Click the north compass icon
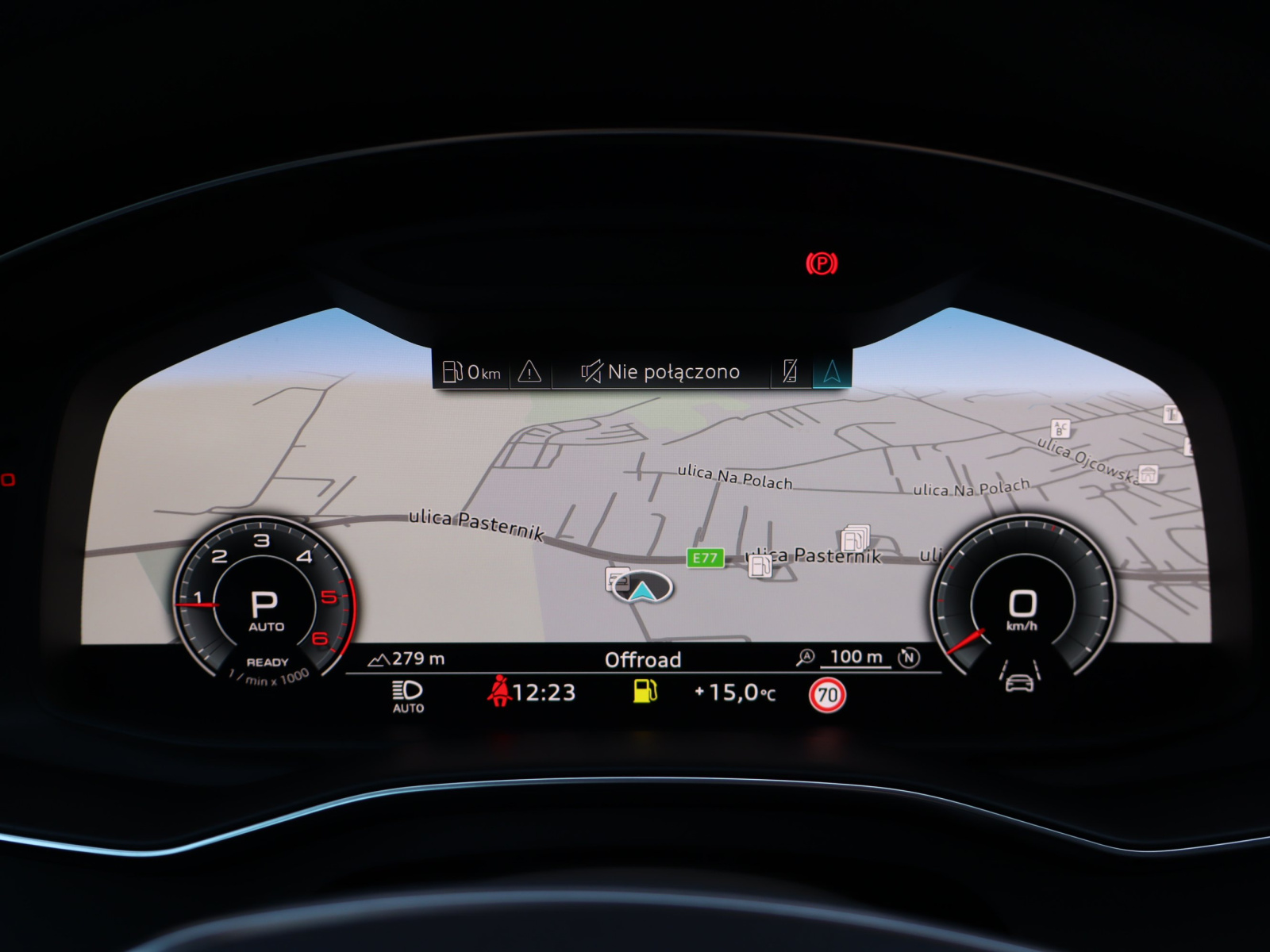The image size is (1270, 952). pos(909,658)
